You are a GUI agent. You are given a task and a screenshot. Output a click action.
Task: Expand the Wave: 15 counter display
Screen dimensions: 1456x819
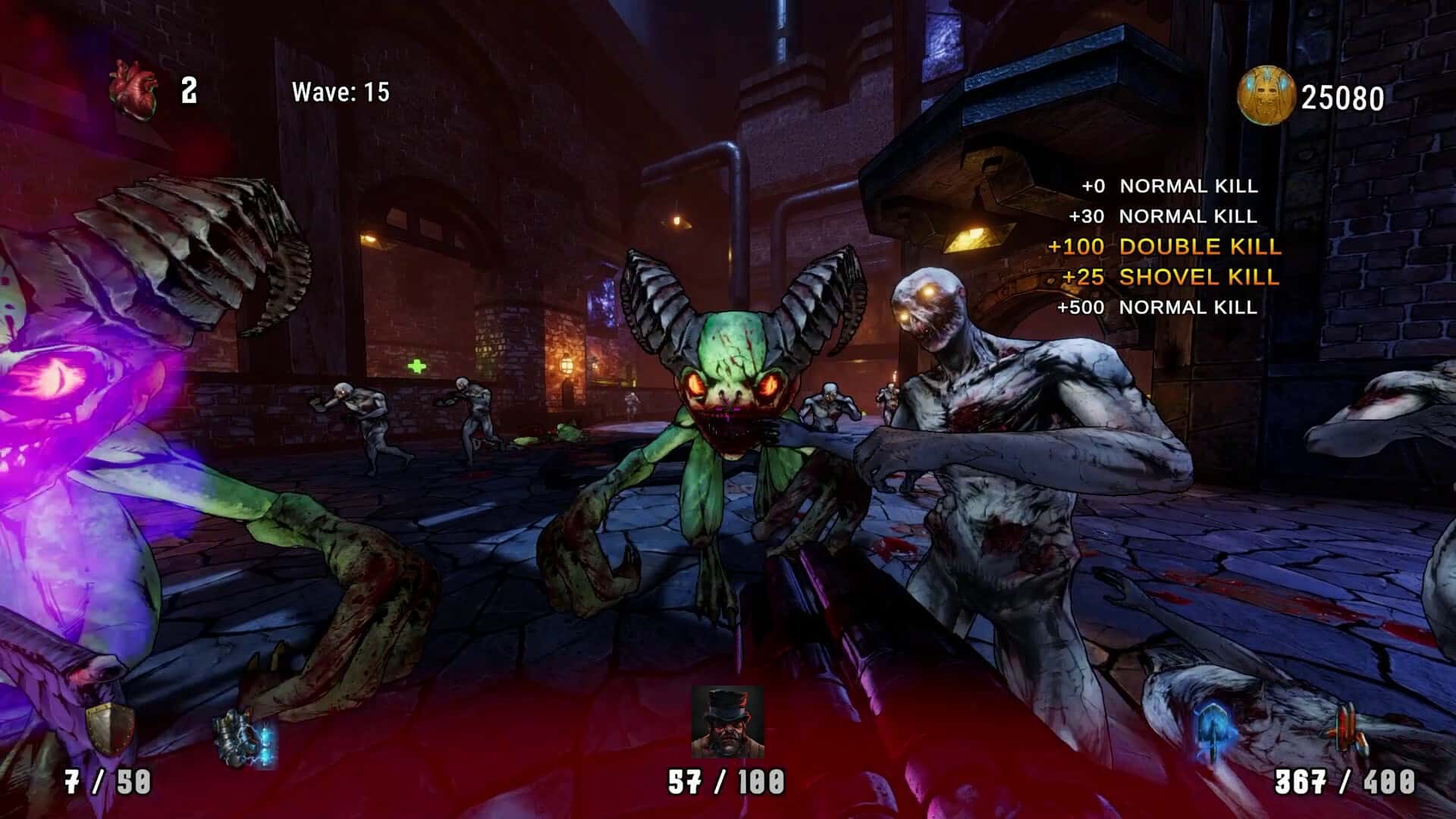click(x=339, y=93)
